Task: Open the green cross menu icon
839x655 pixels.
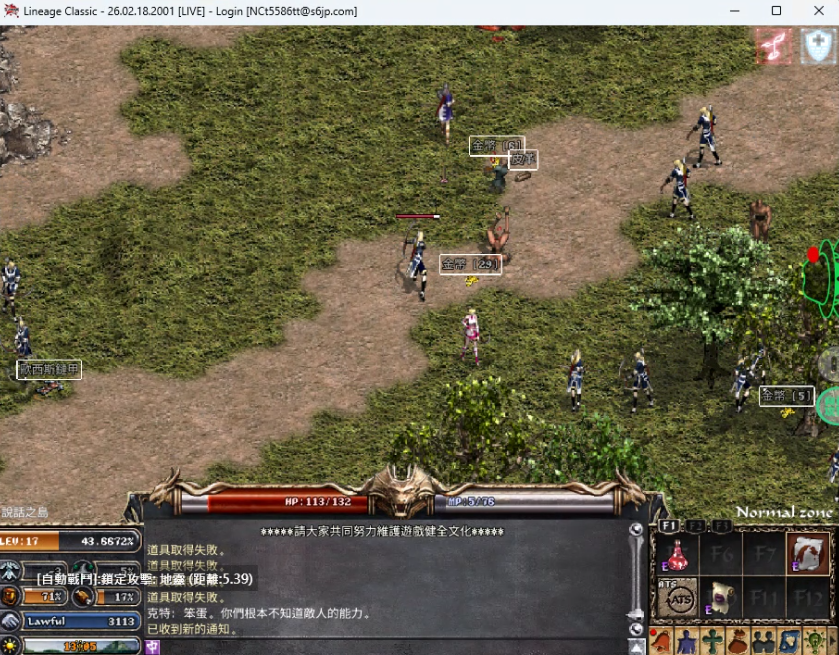Action: (711, 641)
